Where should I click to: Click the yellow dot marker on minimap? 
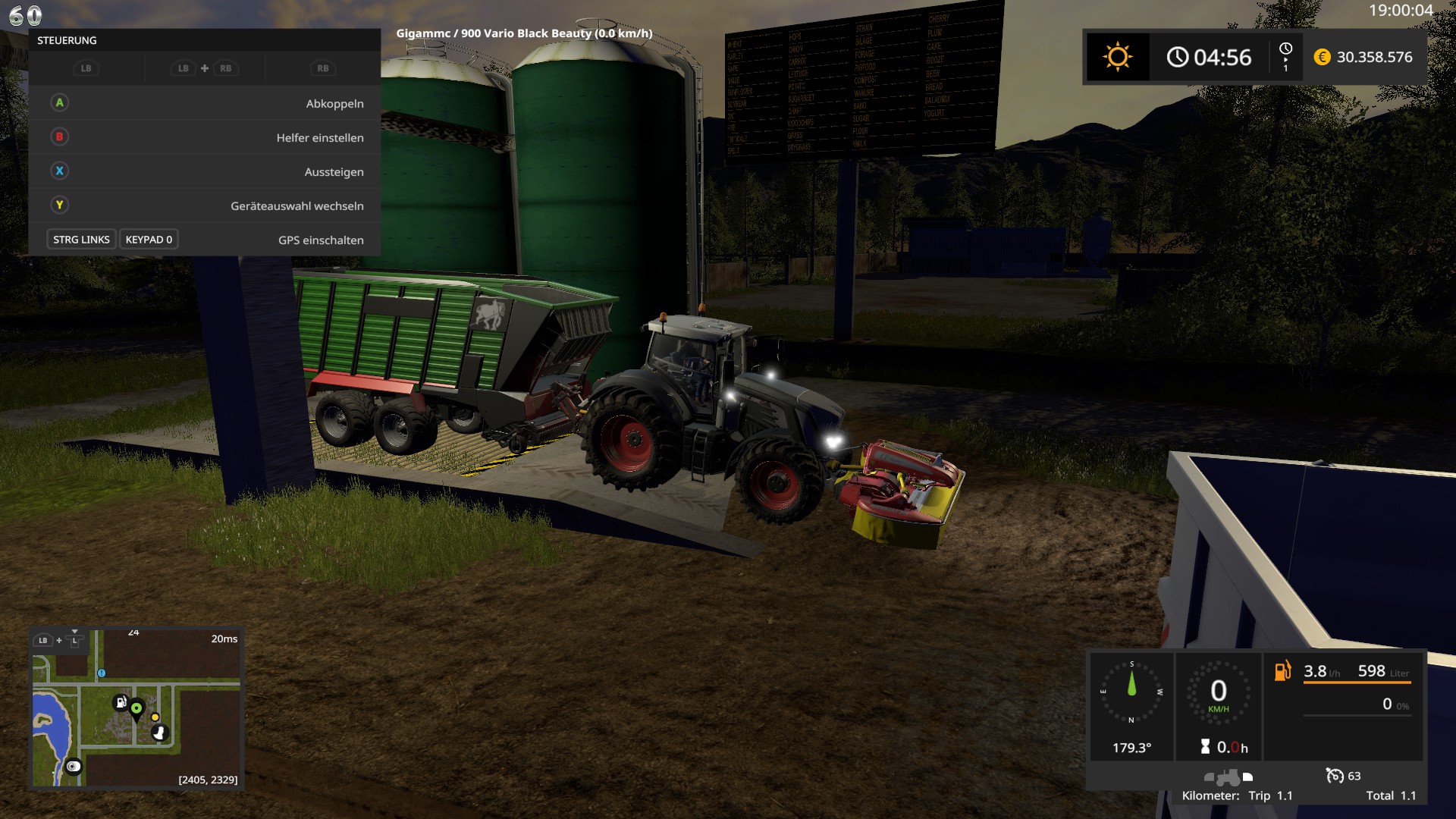tap(155, 717)
